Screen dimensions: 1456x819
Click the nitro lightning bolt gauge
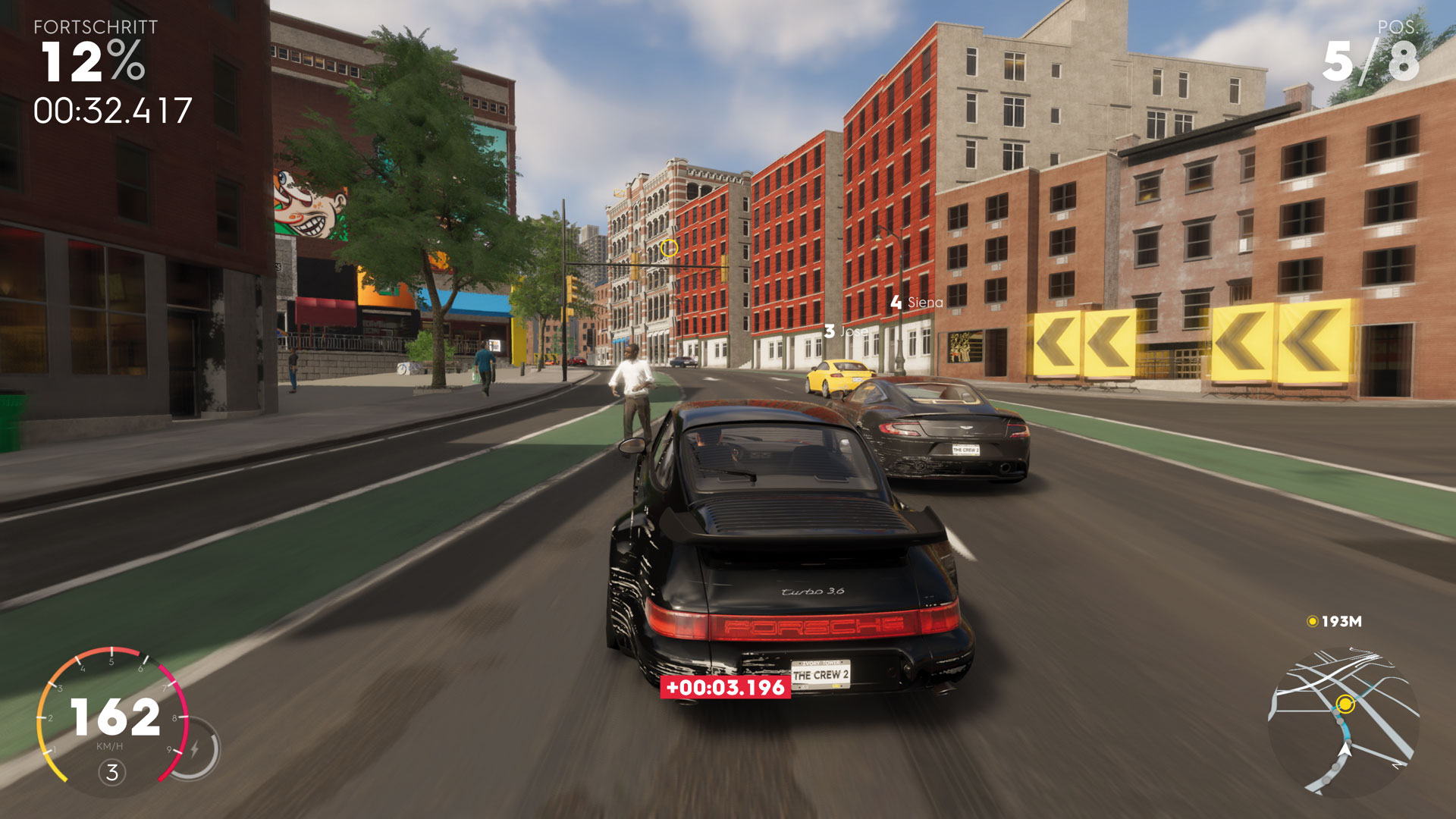pyautogui.click(x=195, y=749)
